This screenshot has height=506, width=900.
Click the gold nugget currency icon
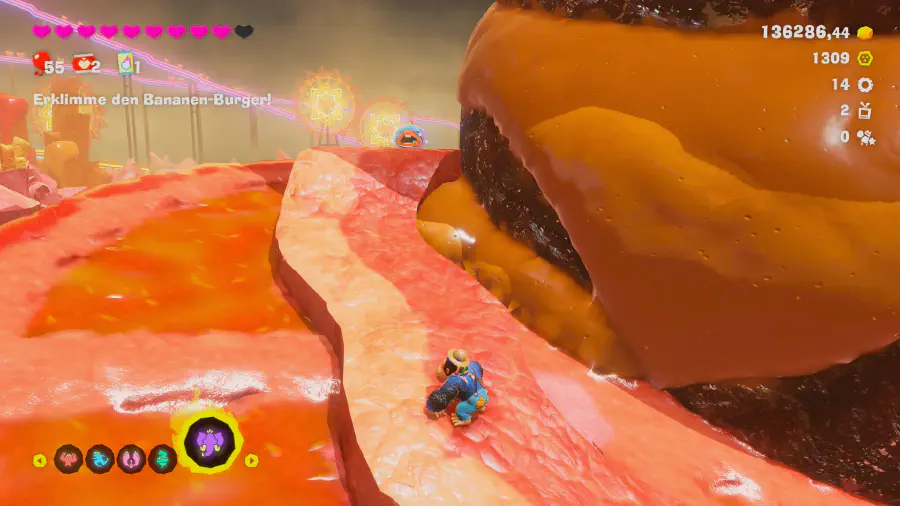coord(864,32)
